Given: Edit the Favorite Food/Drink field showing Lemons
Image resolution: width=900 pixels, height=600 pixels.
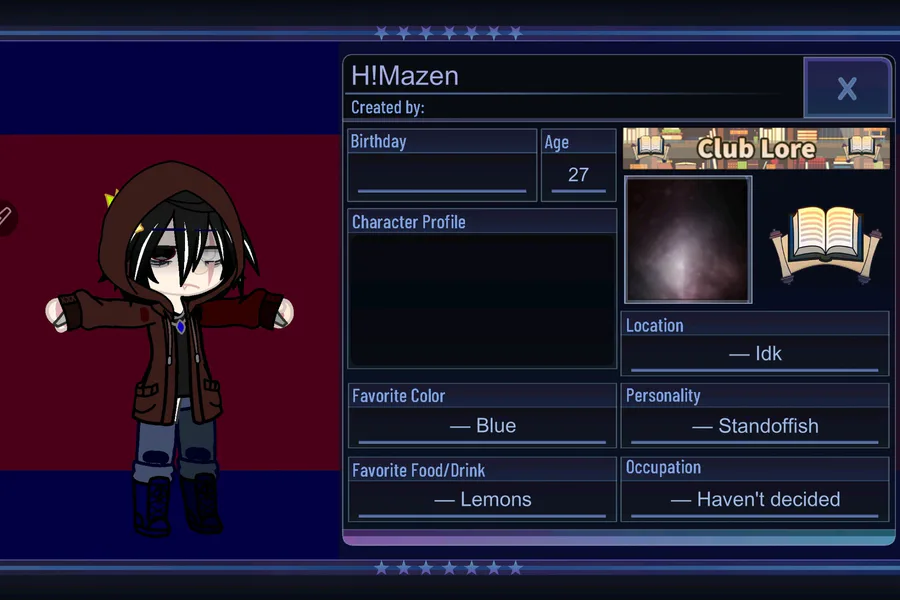Looking at the screenshot, I should point(482,500).
